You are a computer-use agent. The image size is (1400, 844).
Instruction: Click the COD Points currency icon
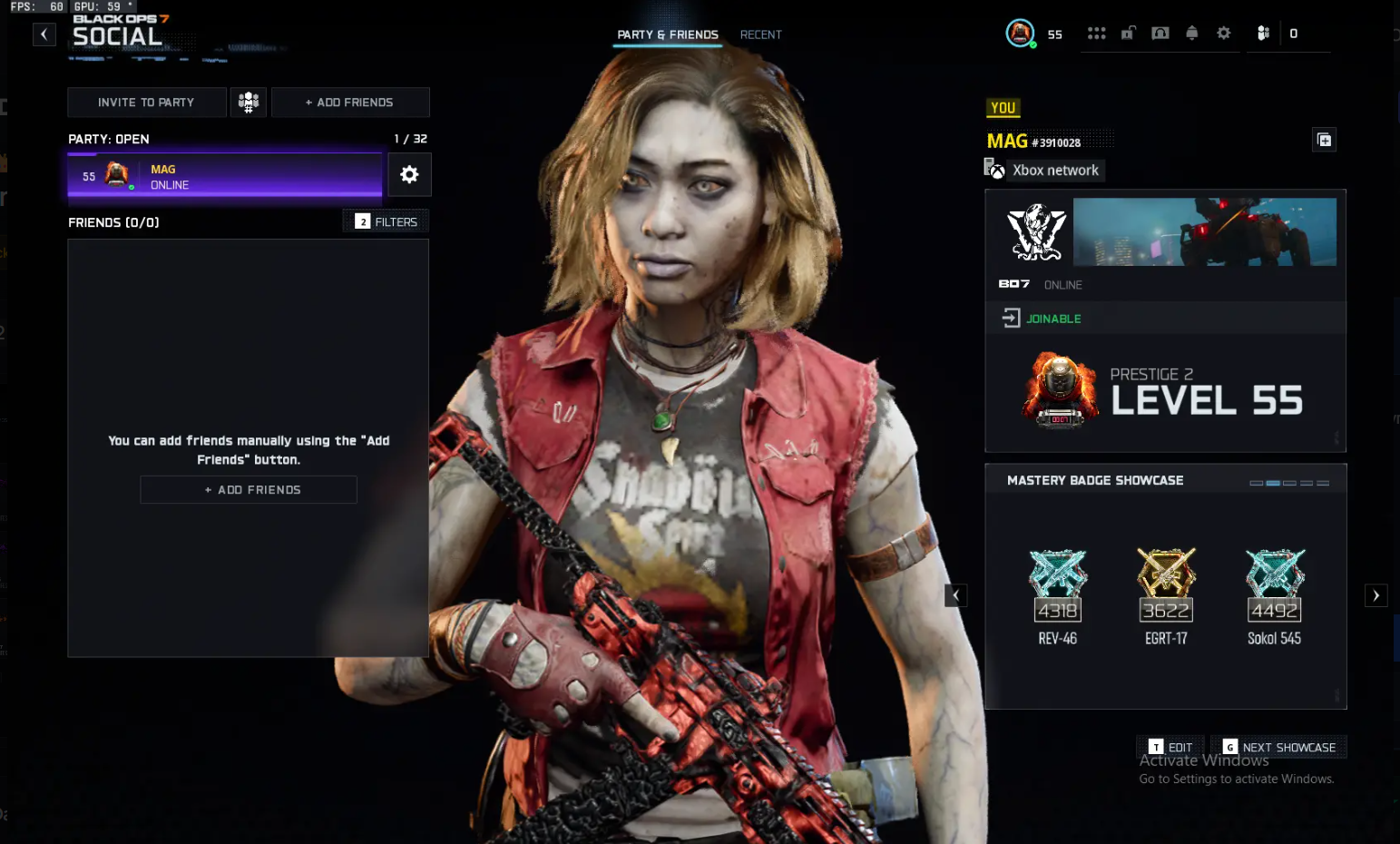tap(1263, 34)
